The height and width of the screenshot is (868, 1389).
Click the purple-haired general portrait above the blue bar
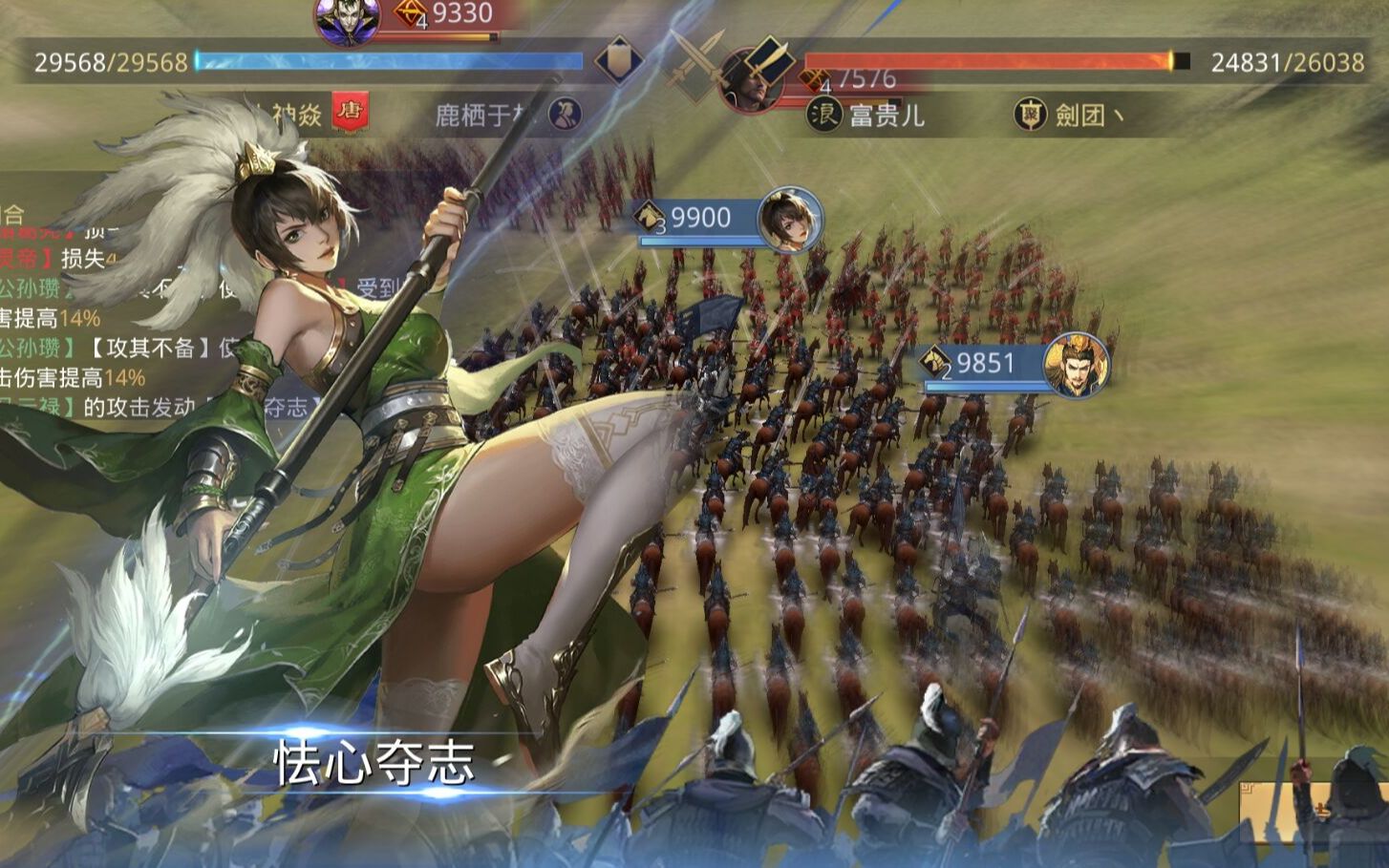tap(347, 21)
